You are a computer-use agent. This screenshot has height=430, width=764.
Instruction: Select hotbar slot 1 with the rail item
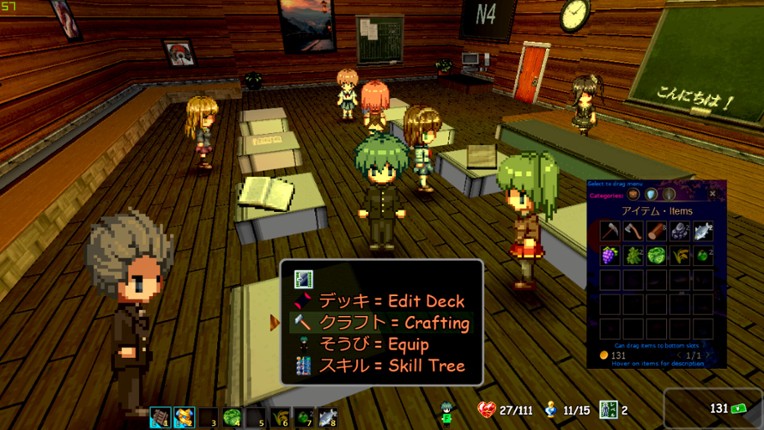point(160,418)
